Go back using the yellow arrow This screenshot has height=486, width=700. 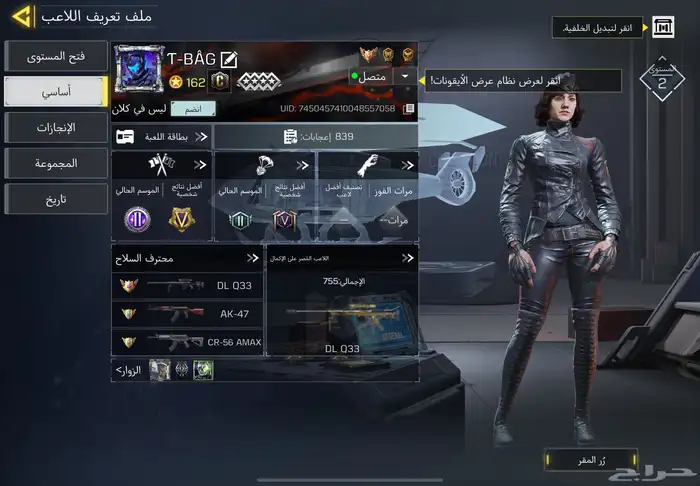(20, 17)
